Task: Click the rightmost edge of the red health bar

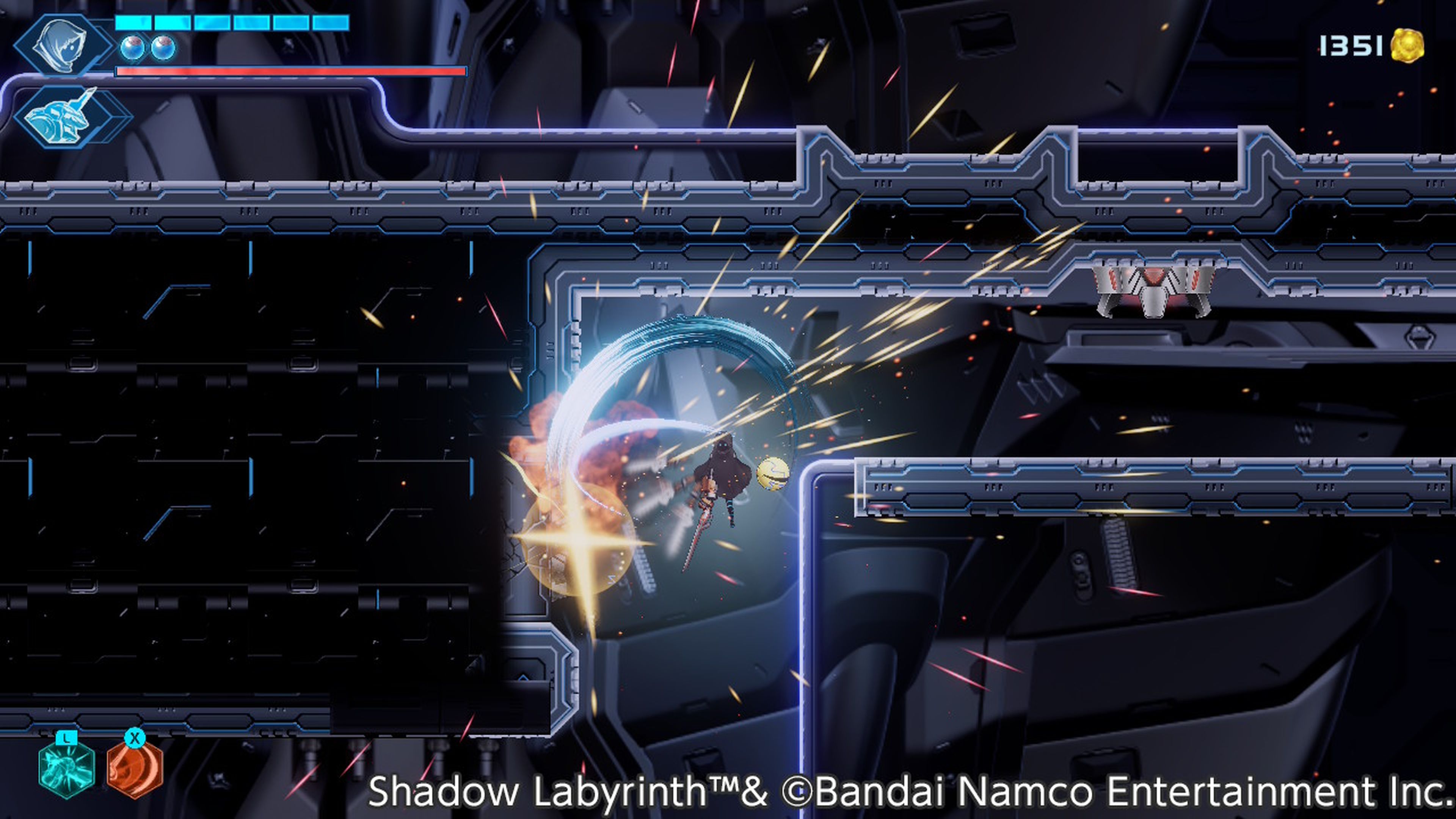Action: [x=462, y=72]
